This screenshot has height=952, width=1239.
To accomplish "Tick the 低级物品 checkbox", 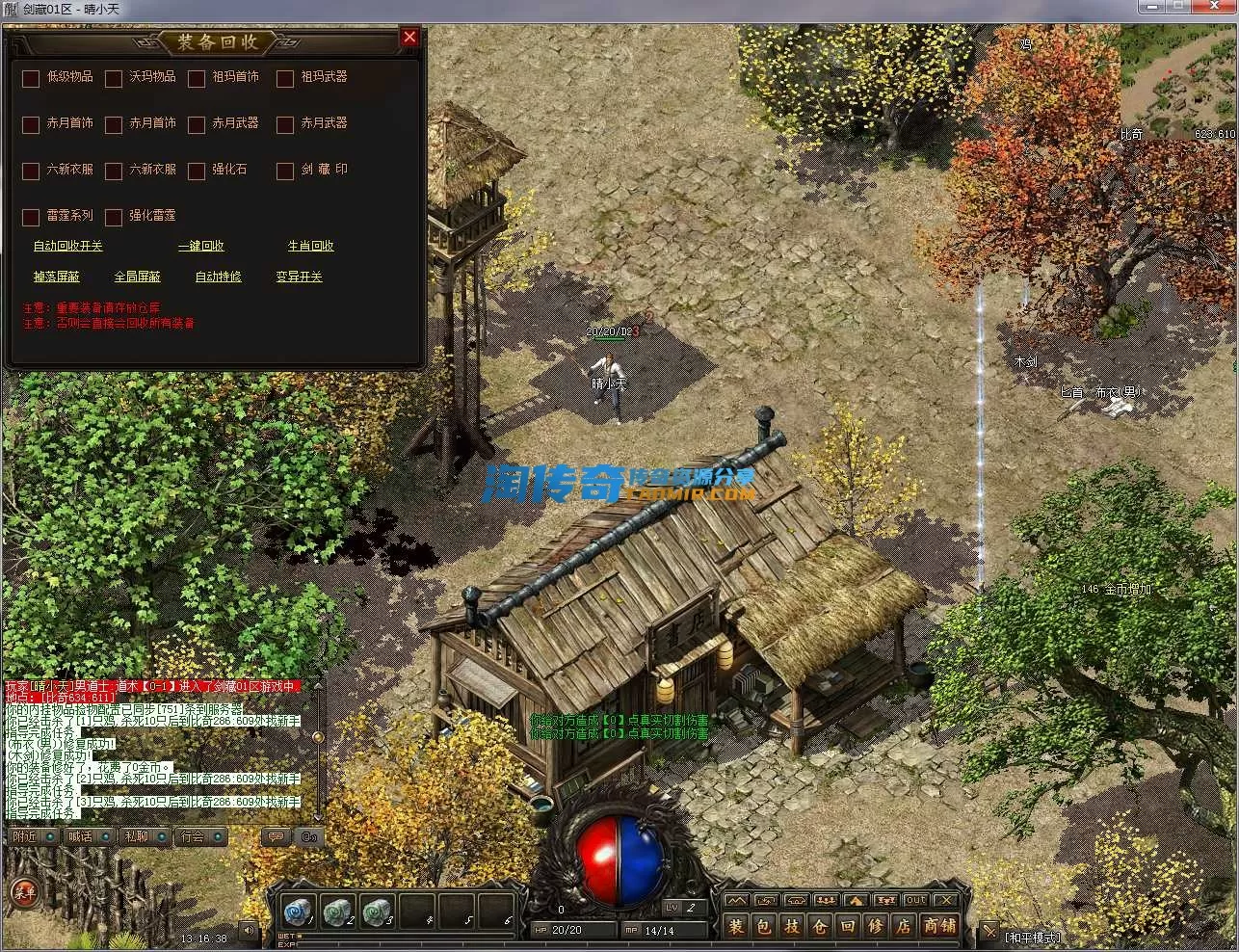I will pyautogui.click(x=31, y=78).
